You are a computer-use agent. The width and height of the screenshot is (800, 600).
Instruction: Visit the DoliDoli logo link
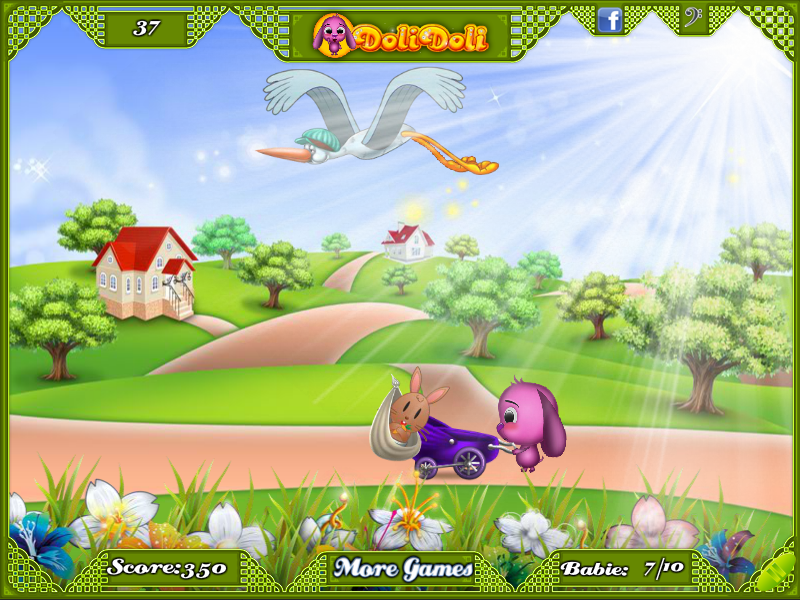pos(400,35)
